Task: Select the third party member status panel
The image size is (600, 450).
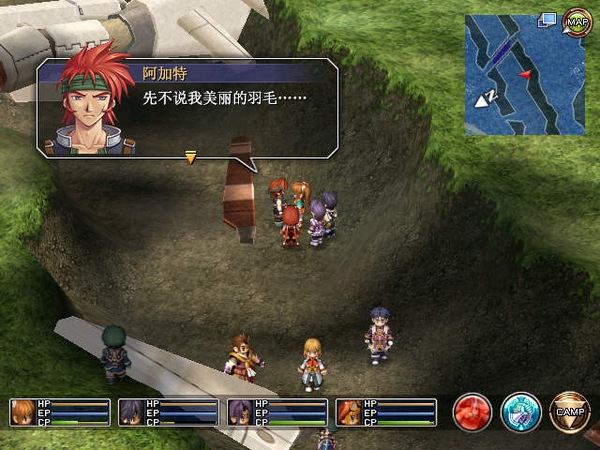Action: coord(277,412)
